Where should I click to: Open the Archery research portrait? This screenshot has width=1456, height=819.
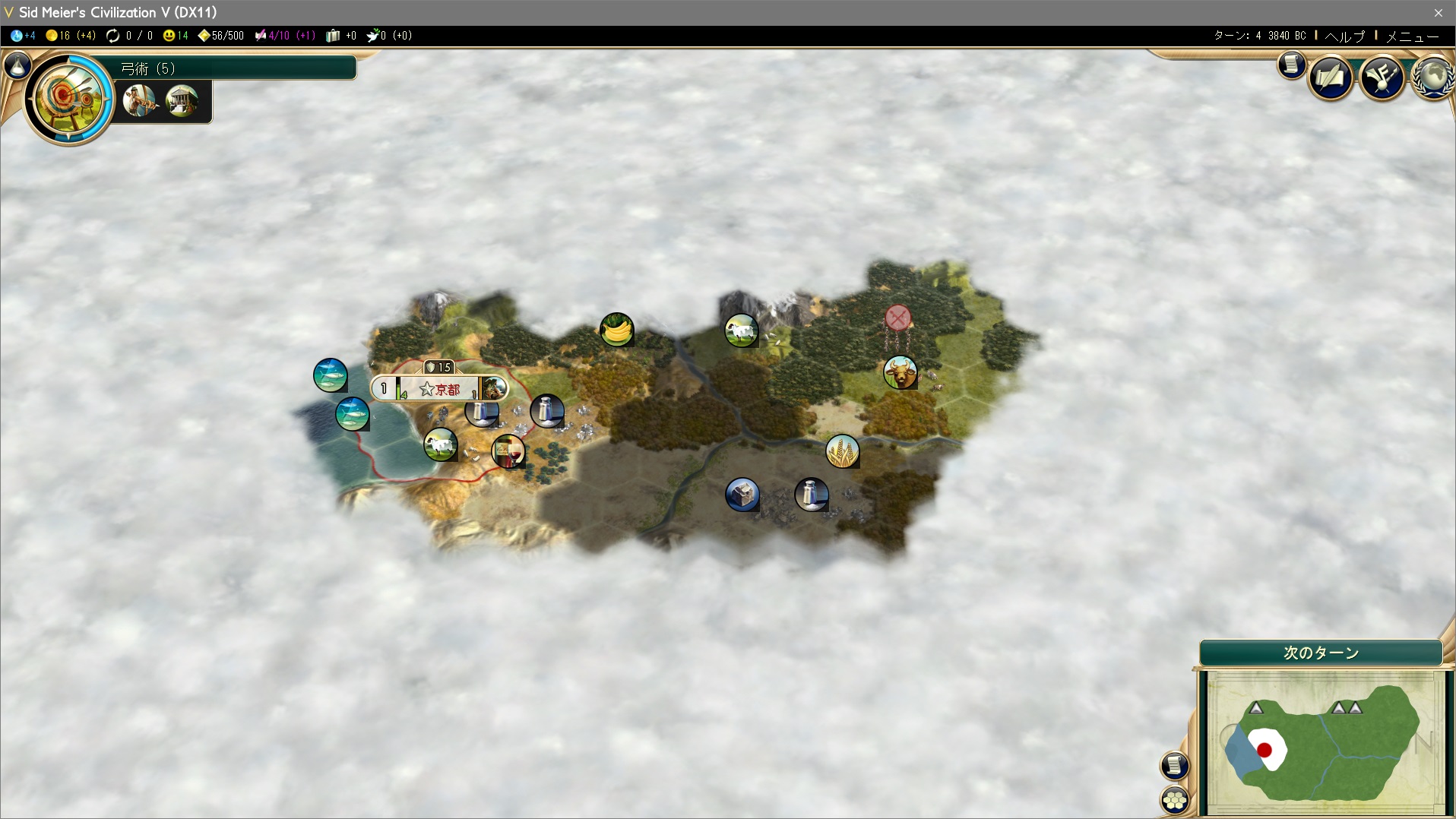point(68,98)
